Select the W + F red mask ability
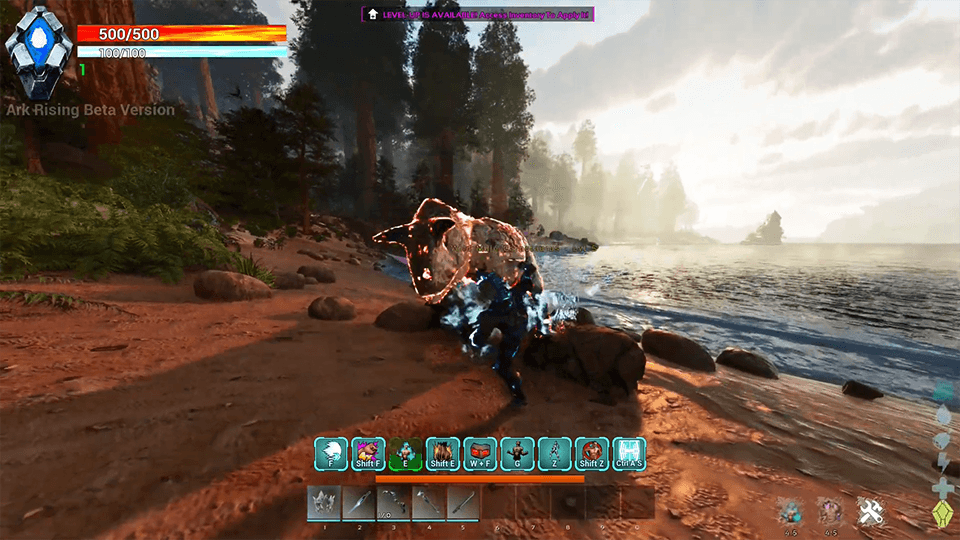Screen dimensions: 960x540 tap(479, 453)
